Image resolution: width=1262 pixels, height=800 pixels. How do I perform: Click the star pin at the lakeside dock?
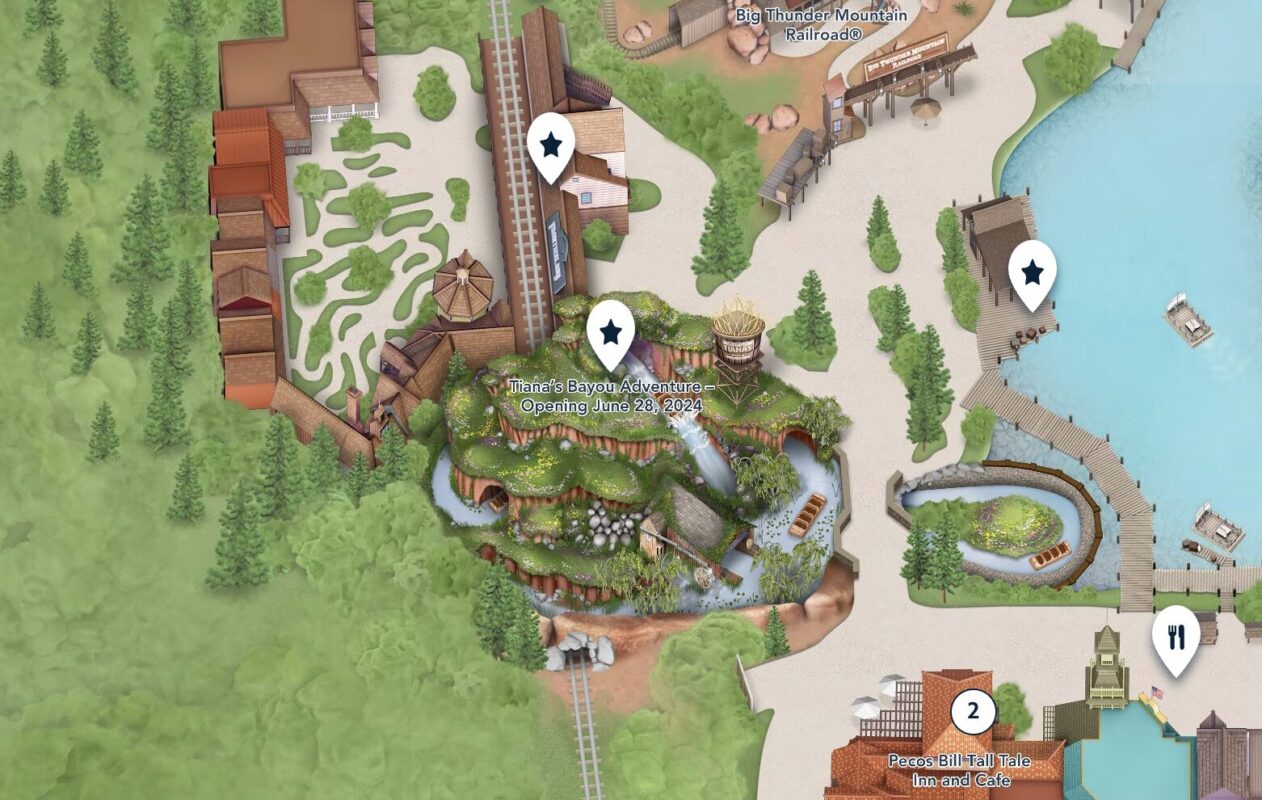[1032, 271]
